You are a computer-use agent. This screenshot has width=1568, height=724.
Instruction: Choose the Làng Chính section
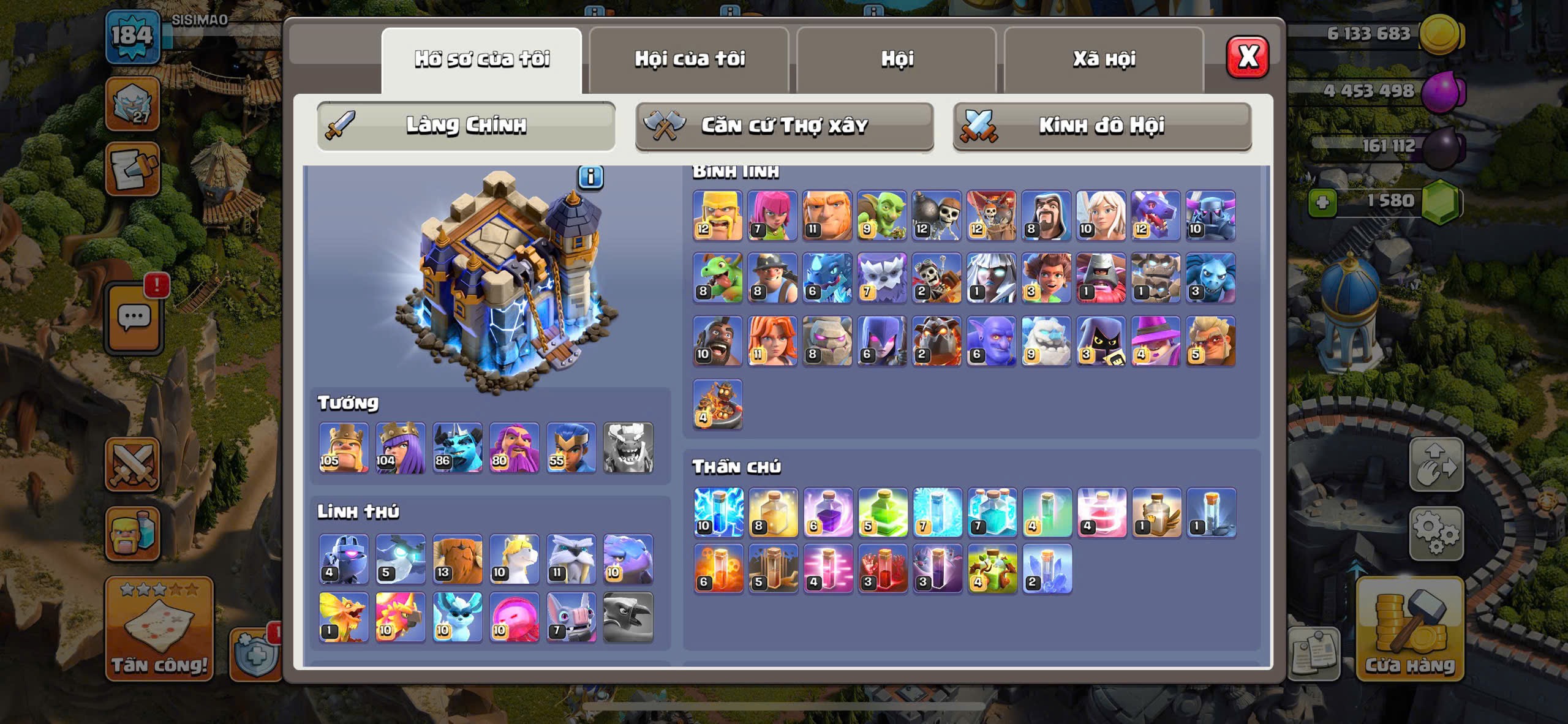tap(466, 126)
